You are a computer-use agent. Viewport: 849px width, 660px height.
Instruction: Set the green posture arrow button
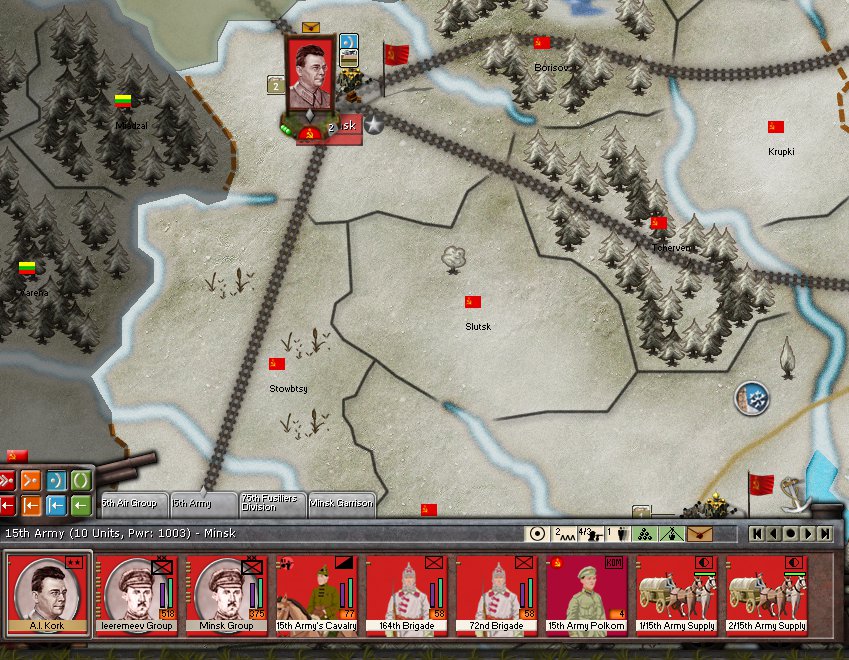point(81,504)
